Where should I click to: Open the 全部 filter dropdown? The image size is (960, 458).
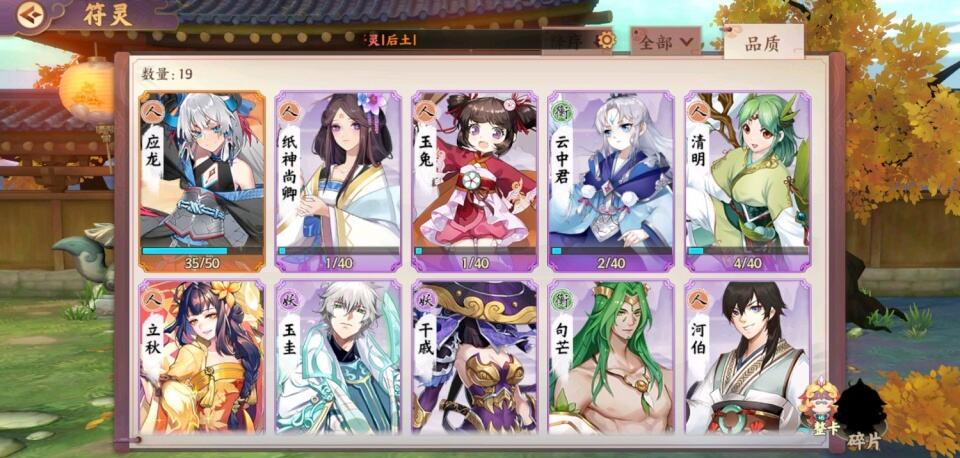(665, 42)
